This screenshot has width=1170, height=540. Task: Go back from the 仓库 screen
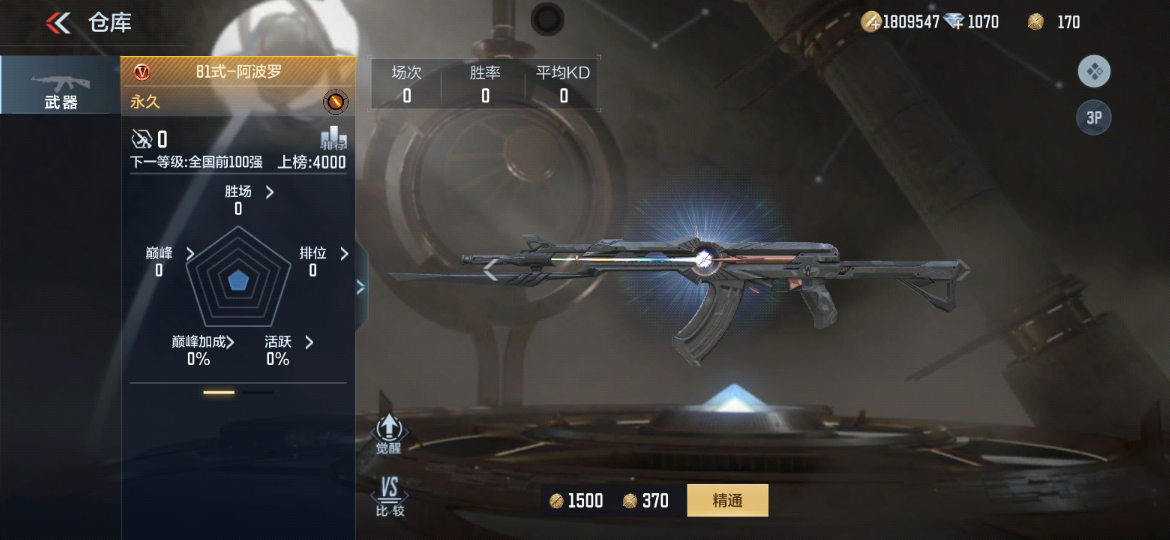pos(58,22)
